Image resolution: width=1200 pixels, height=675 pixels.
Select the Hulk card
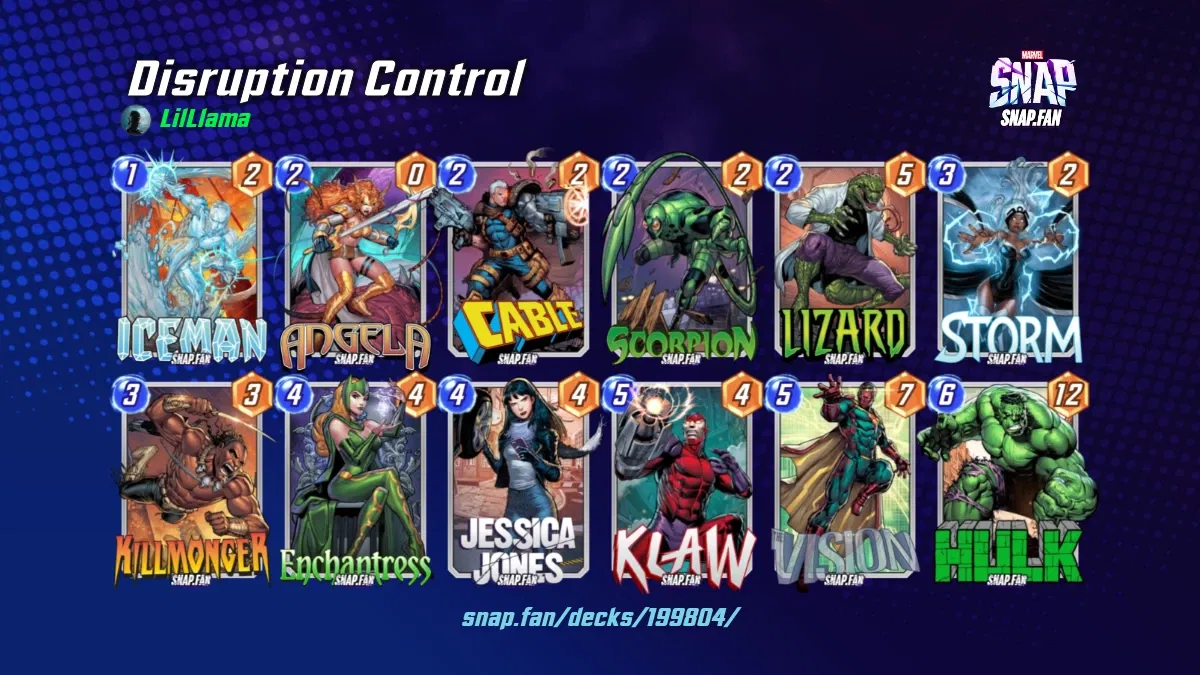(1008, 480)
